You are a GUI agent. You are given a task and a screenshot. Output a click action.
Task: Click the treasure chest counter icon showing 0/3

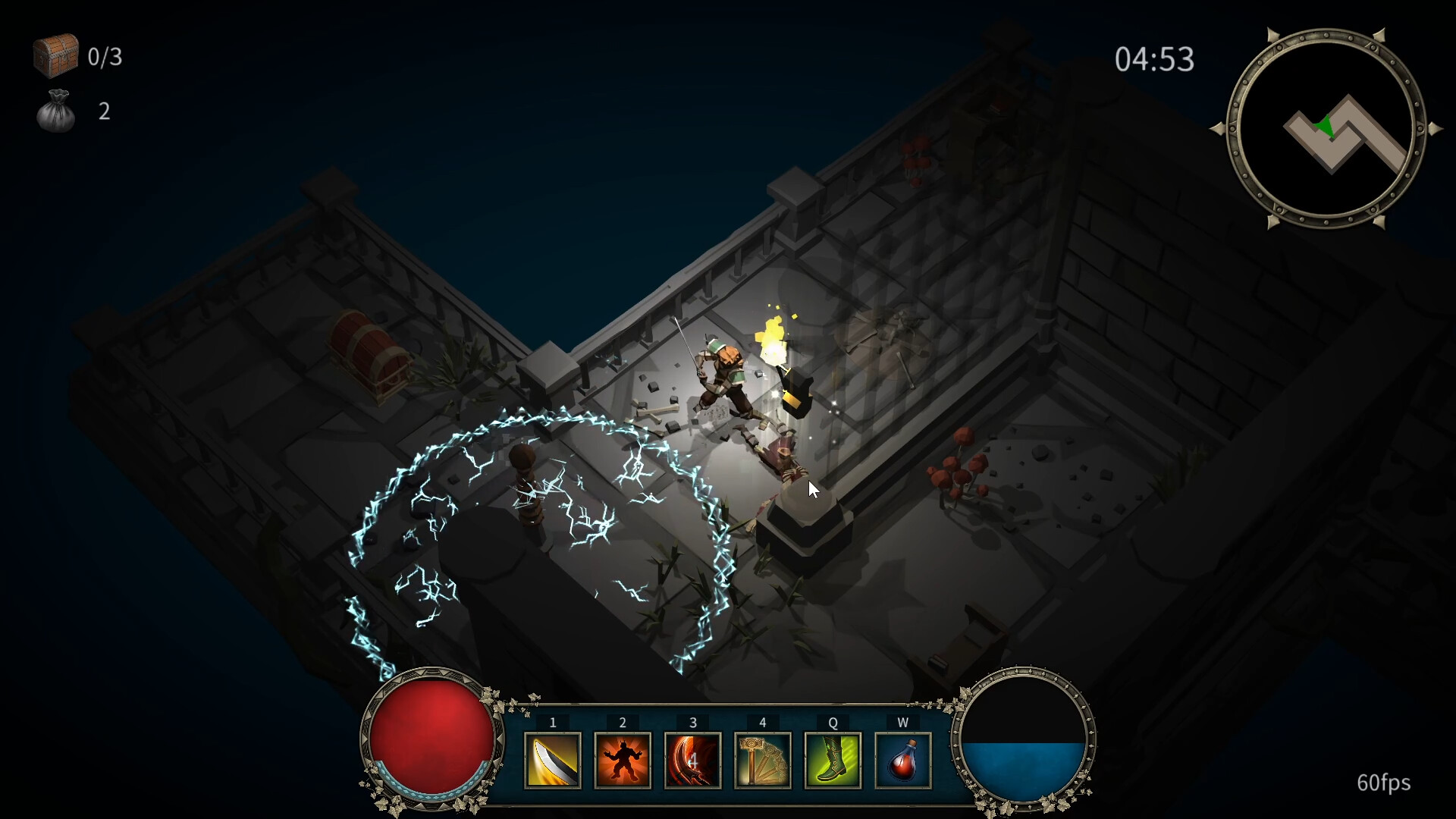55,55
